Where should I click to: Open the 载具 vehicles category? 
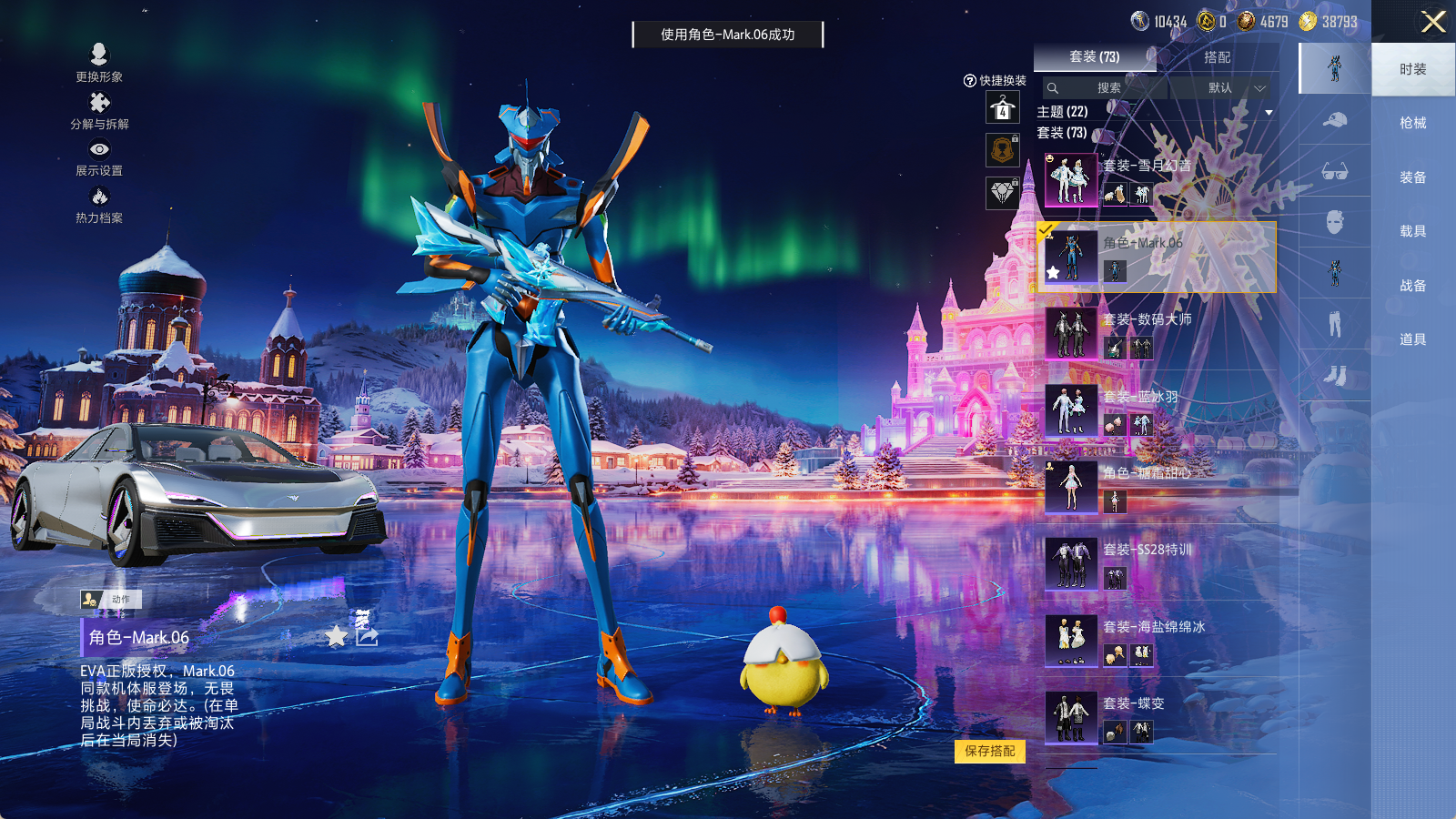point(1412,231)
